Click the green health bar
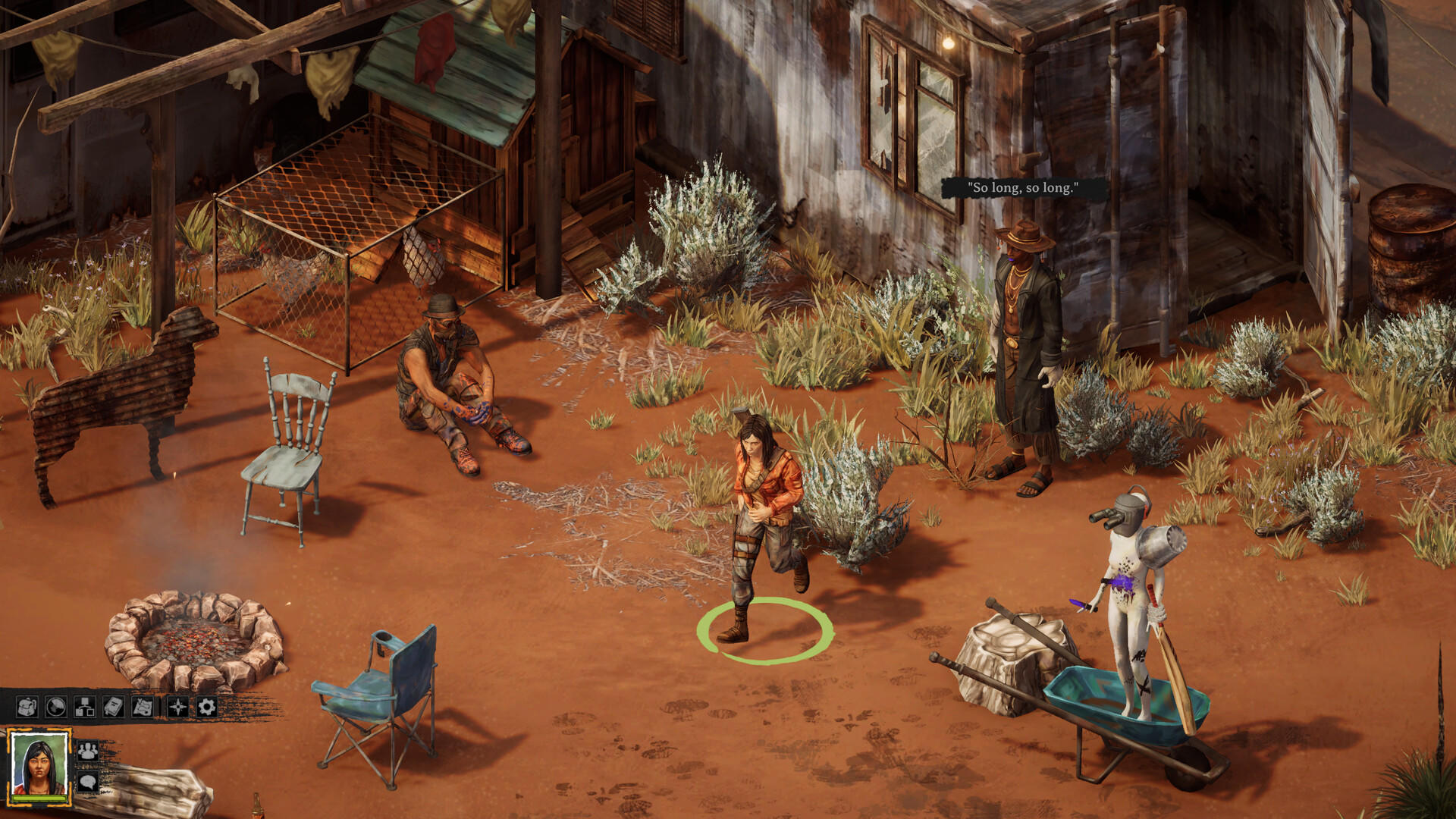 pos(39,799)
